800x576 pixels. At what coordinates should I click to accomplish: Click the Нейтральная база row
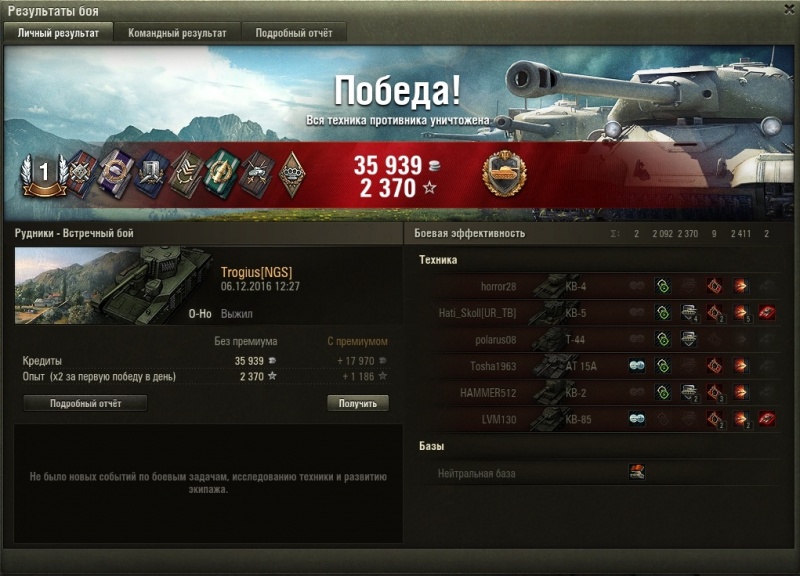pyautogui.click(x=598, y=473)
